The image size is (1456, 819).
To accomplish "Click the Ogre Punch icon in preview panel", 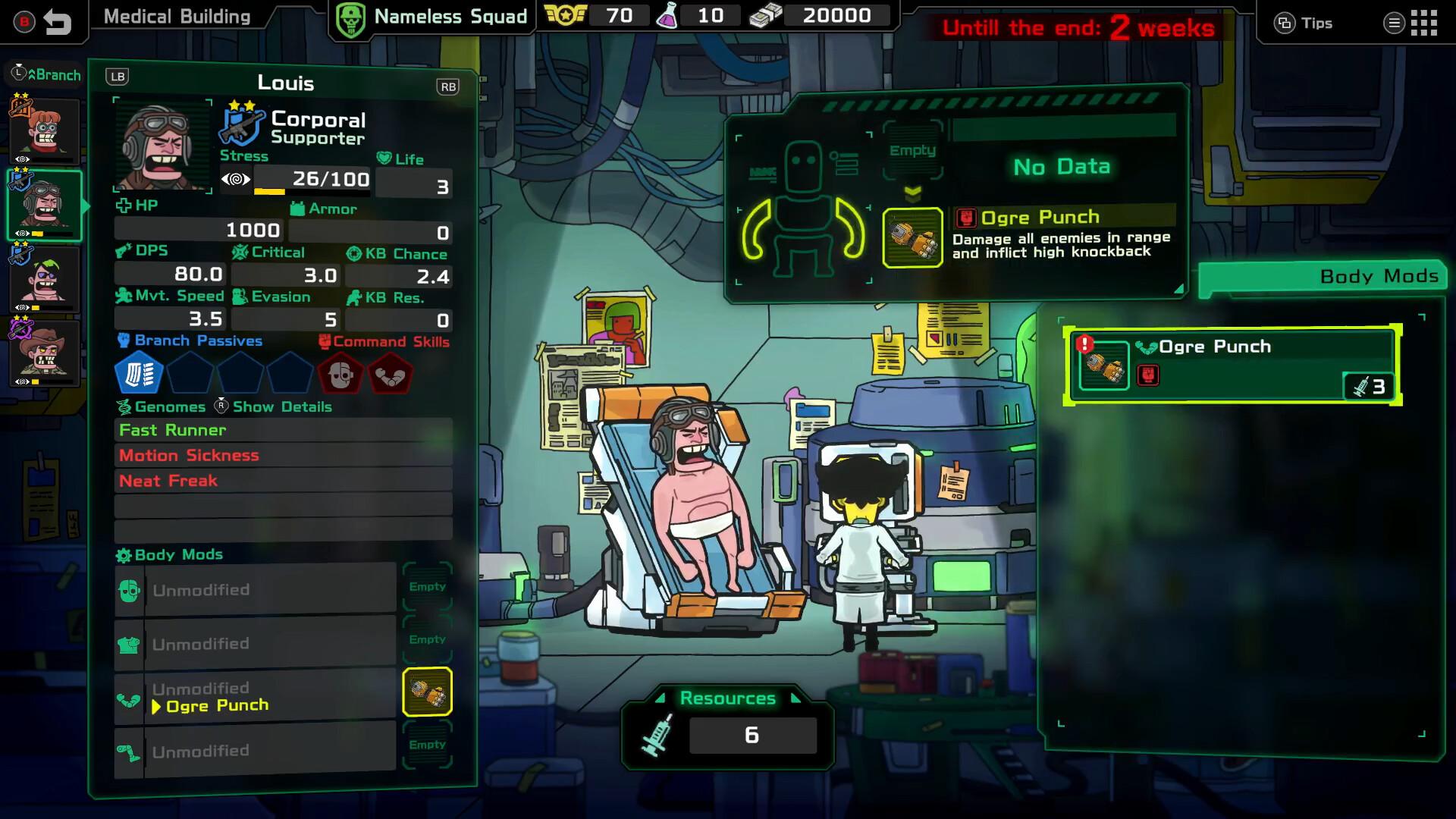I will click(912, 237).
